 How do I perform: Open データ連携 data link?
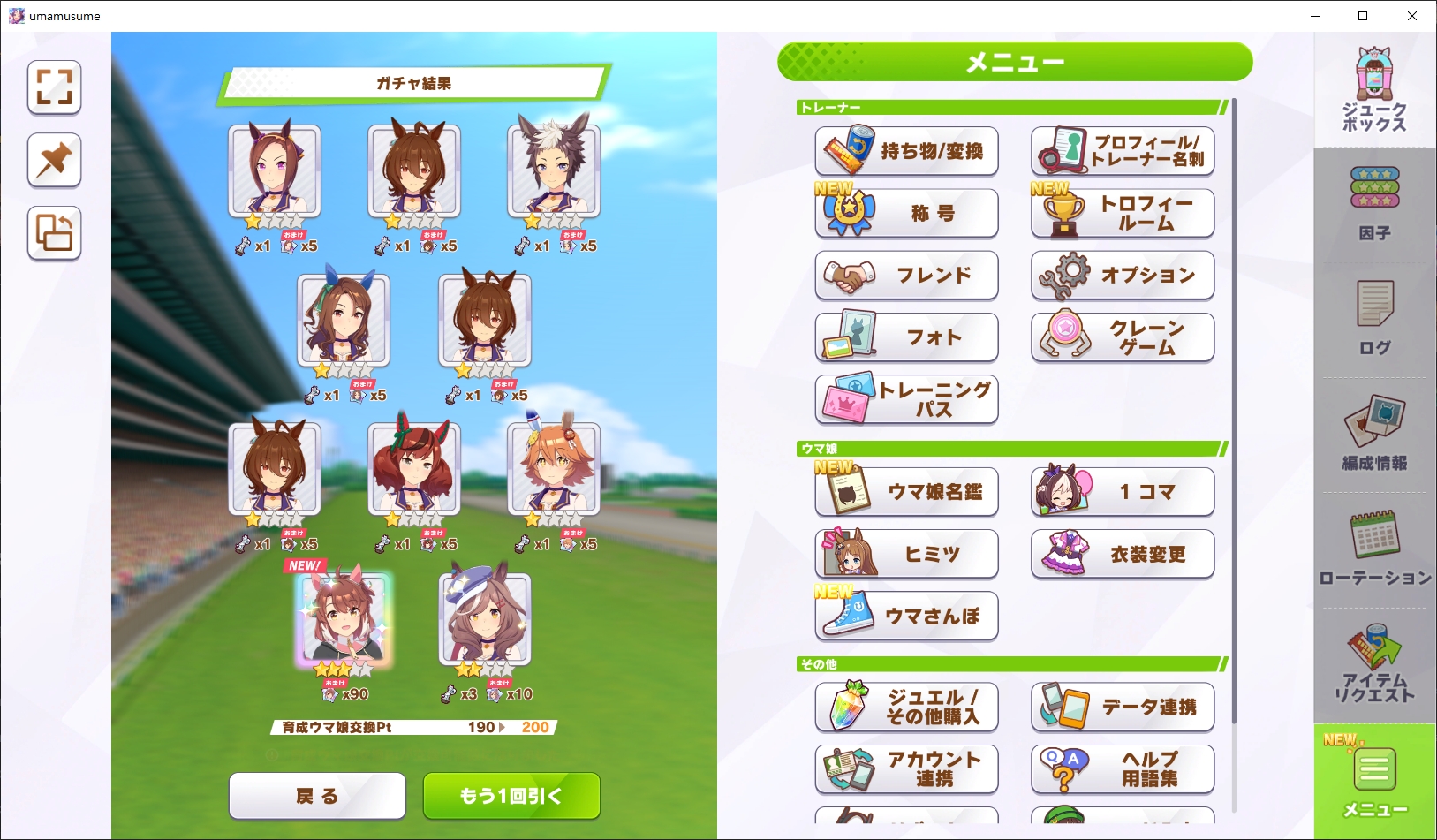tap(1123, 707)
